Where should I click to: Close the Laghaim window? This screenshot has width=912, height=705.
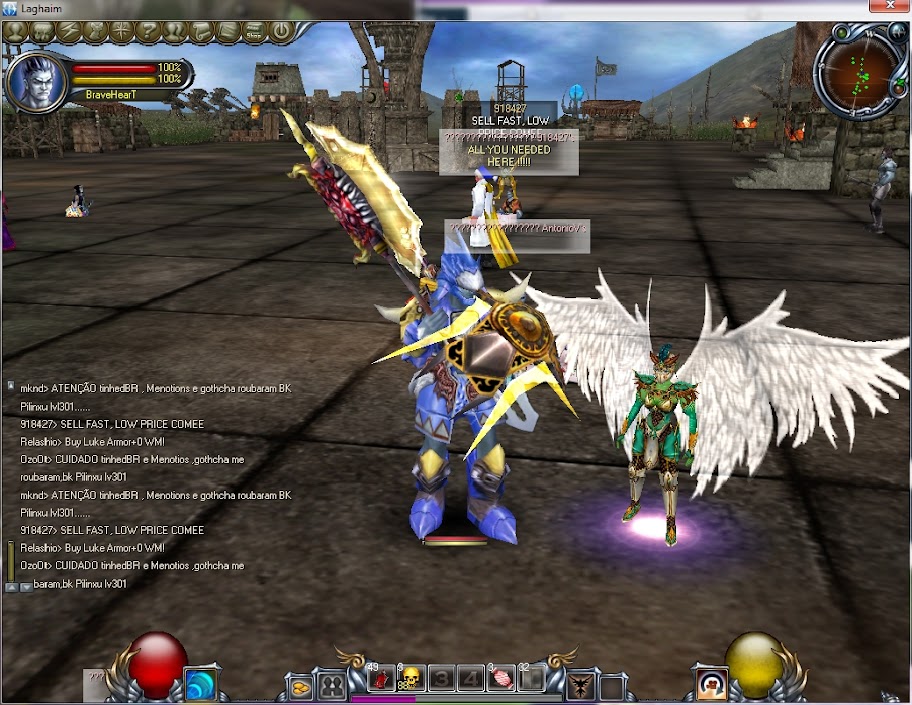(888, 8)
